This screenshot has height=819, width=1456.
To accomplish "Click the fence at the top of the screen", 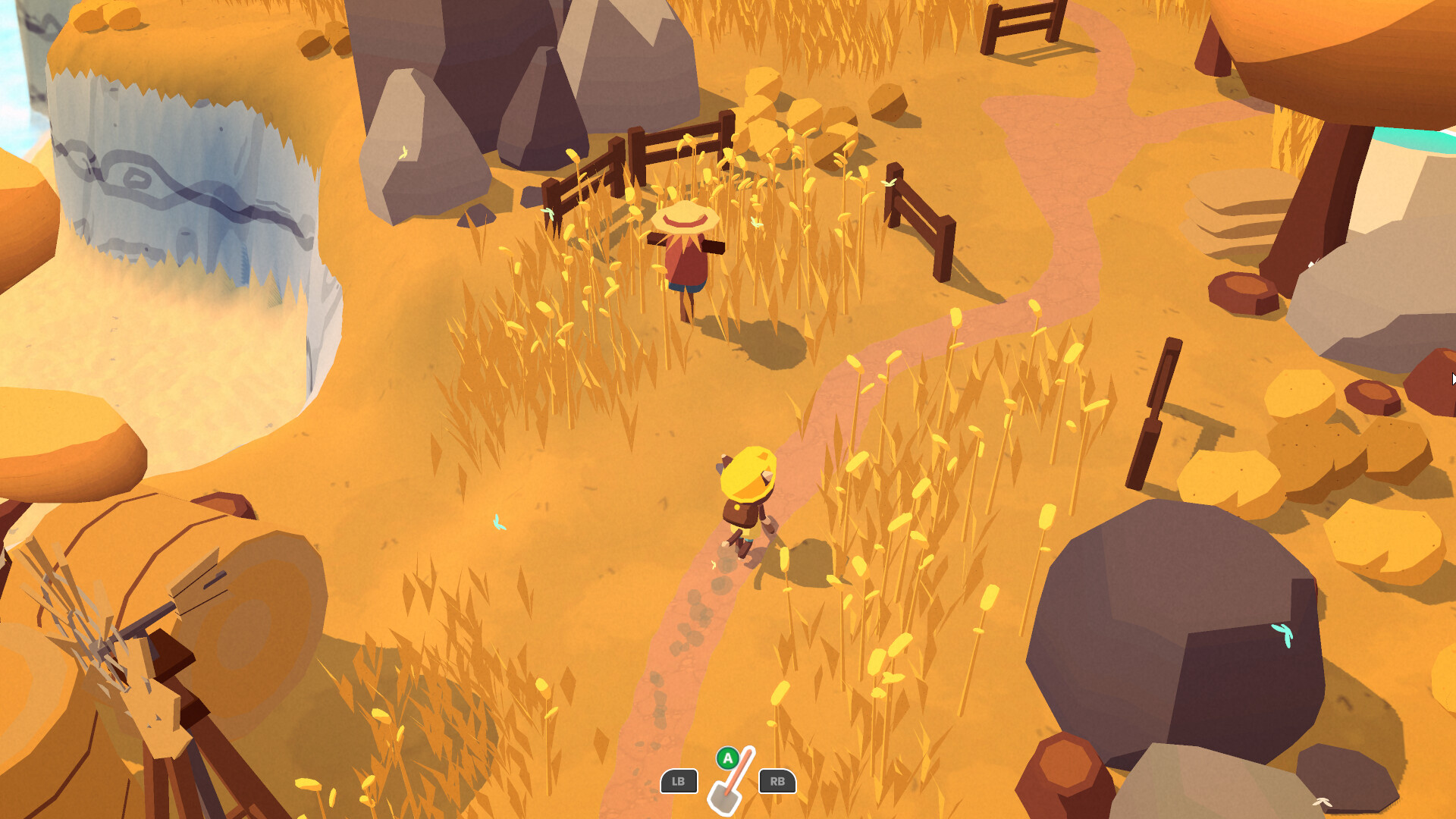I will click(1024, 27).
